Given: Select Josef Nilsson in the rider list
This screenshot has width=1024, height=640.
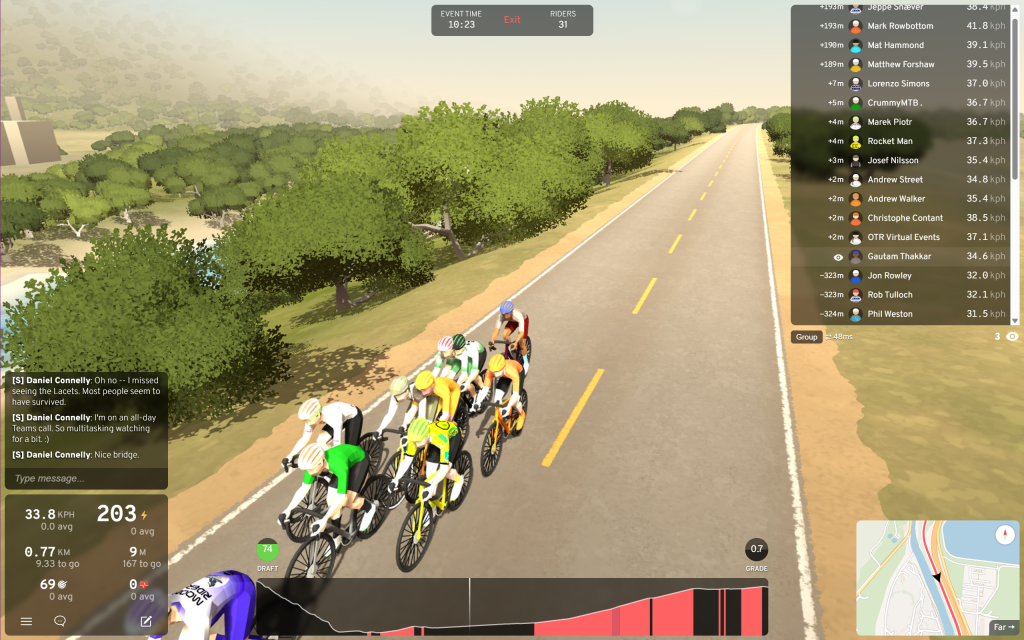Looking at the screenshot, I should point(893,160).
